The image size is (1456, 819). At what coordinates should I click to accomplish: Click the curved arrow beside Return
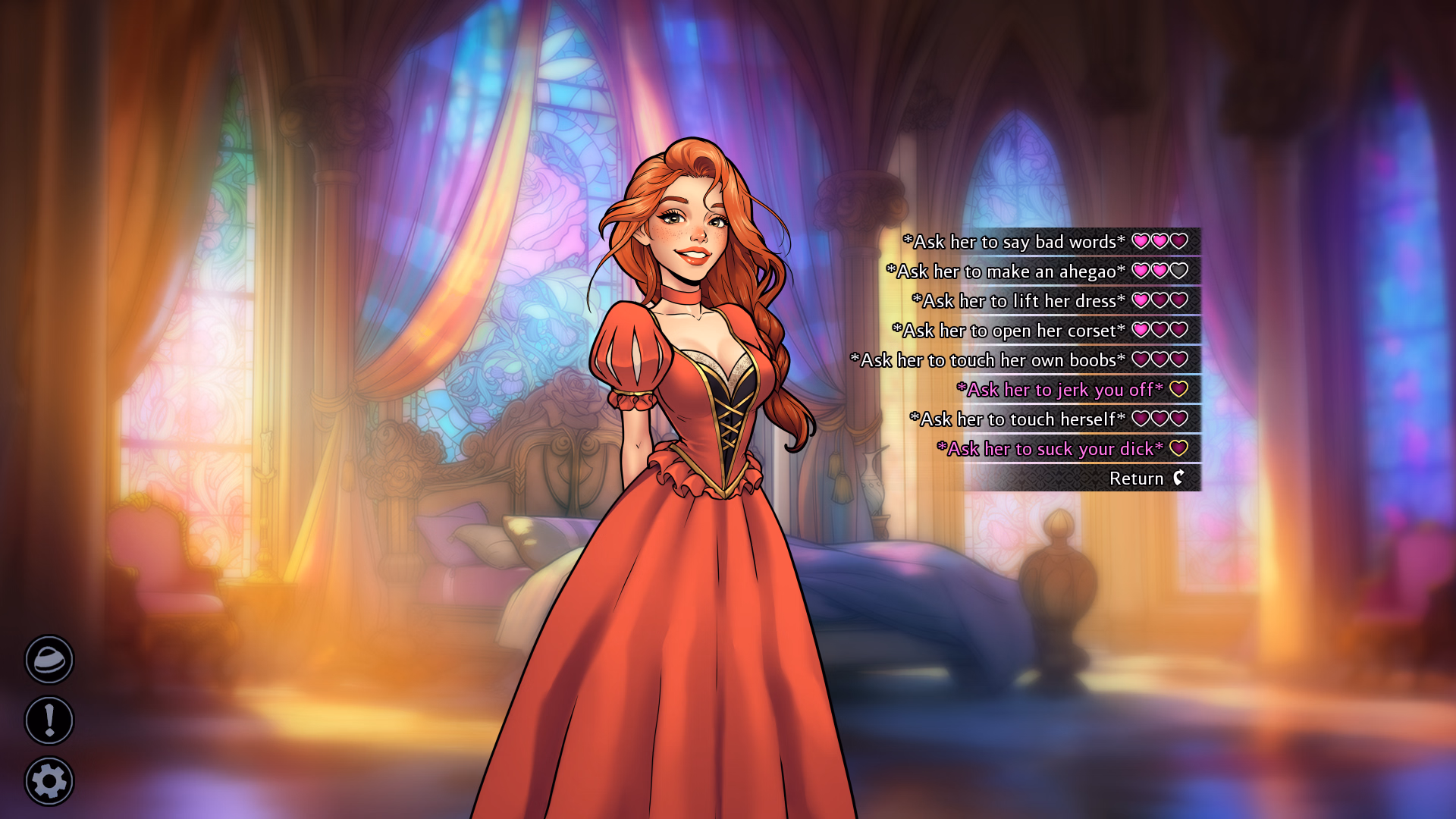[1180, 479]
